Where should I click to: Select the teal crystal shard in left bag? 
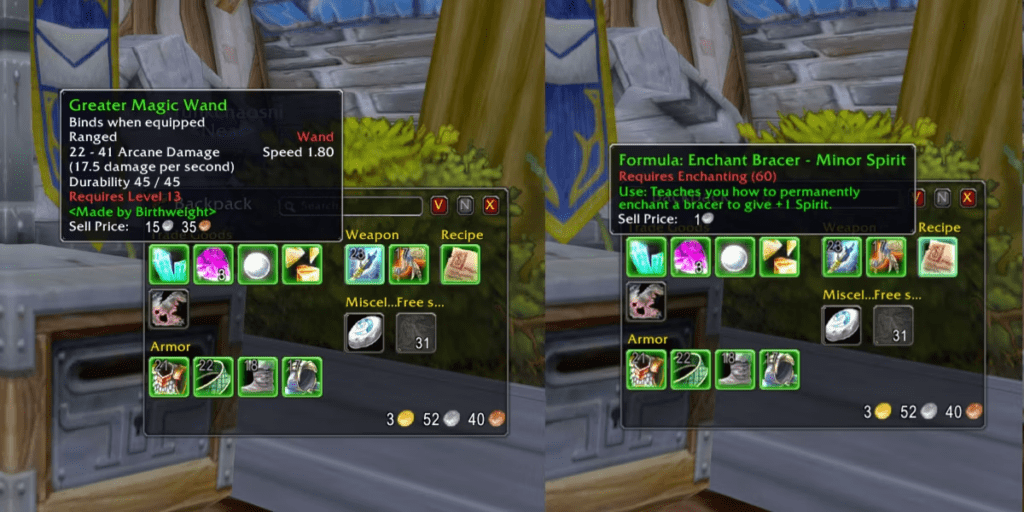(x=167, y=264)
